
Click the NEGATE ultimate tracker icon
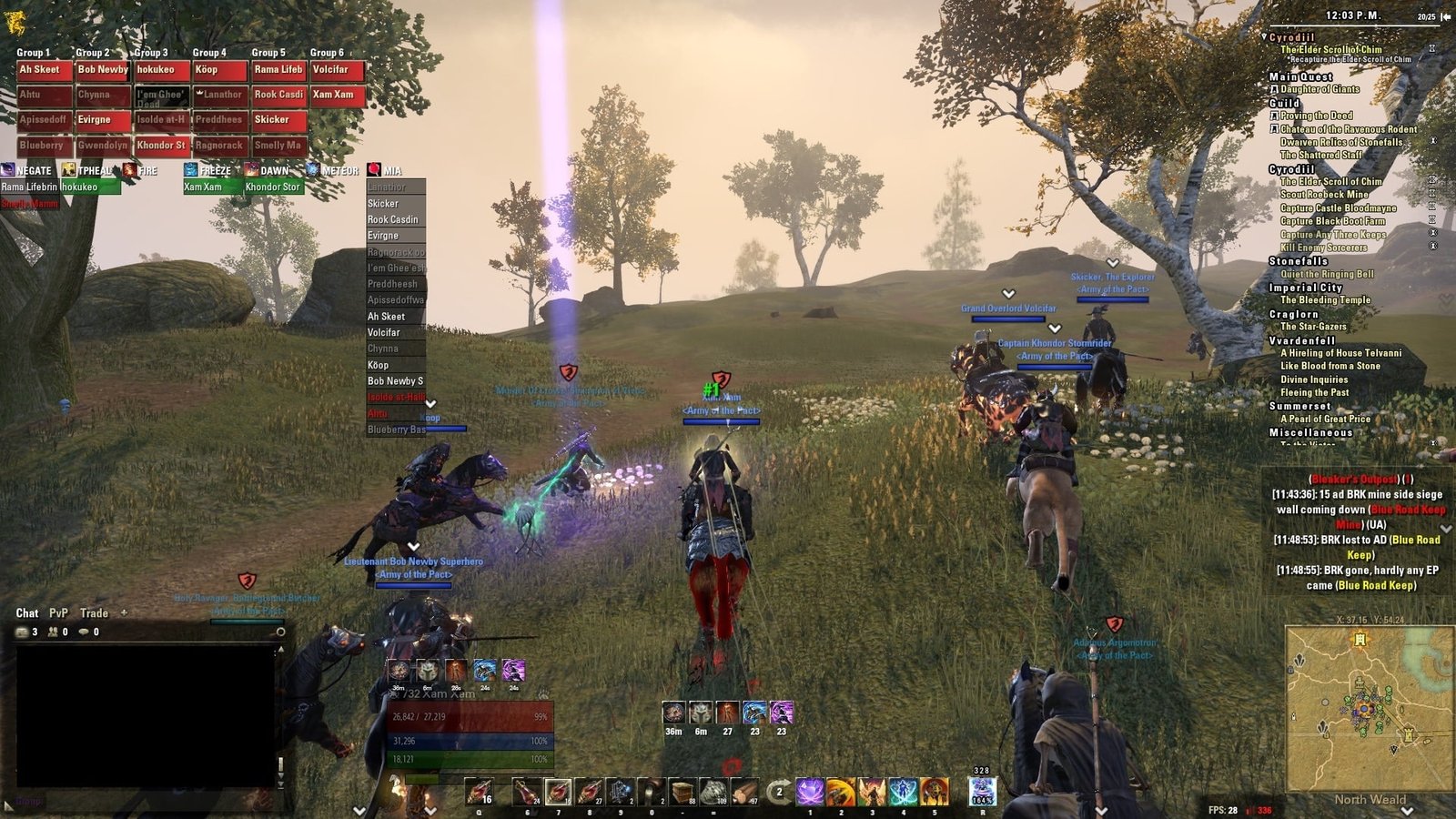click(8, 170)
